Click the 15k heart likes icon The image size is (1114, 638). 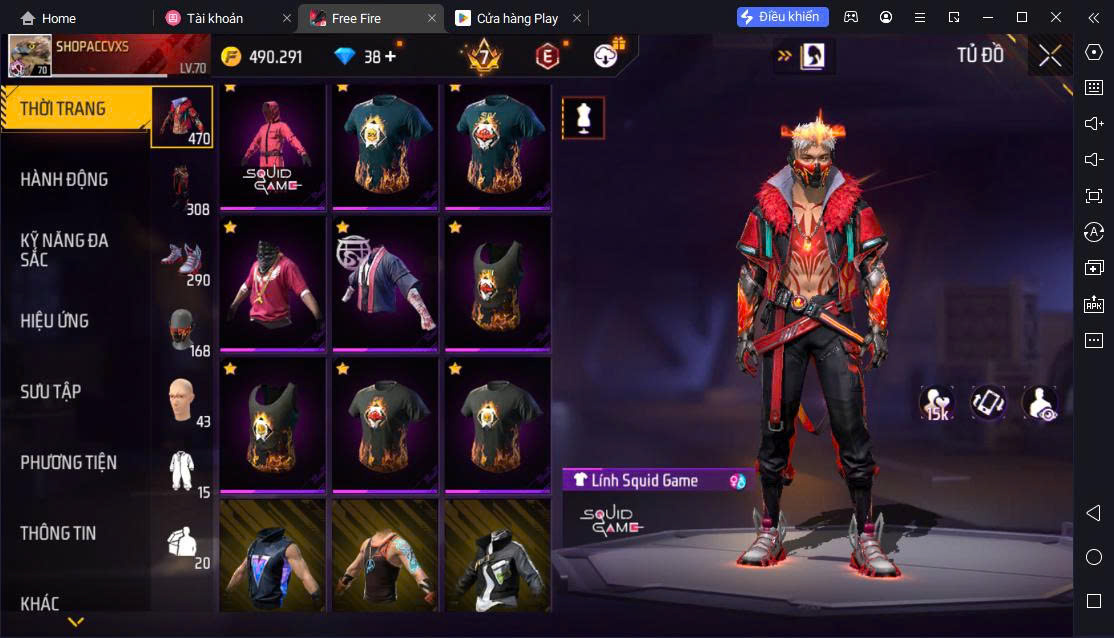click(x=936, y=402)
